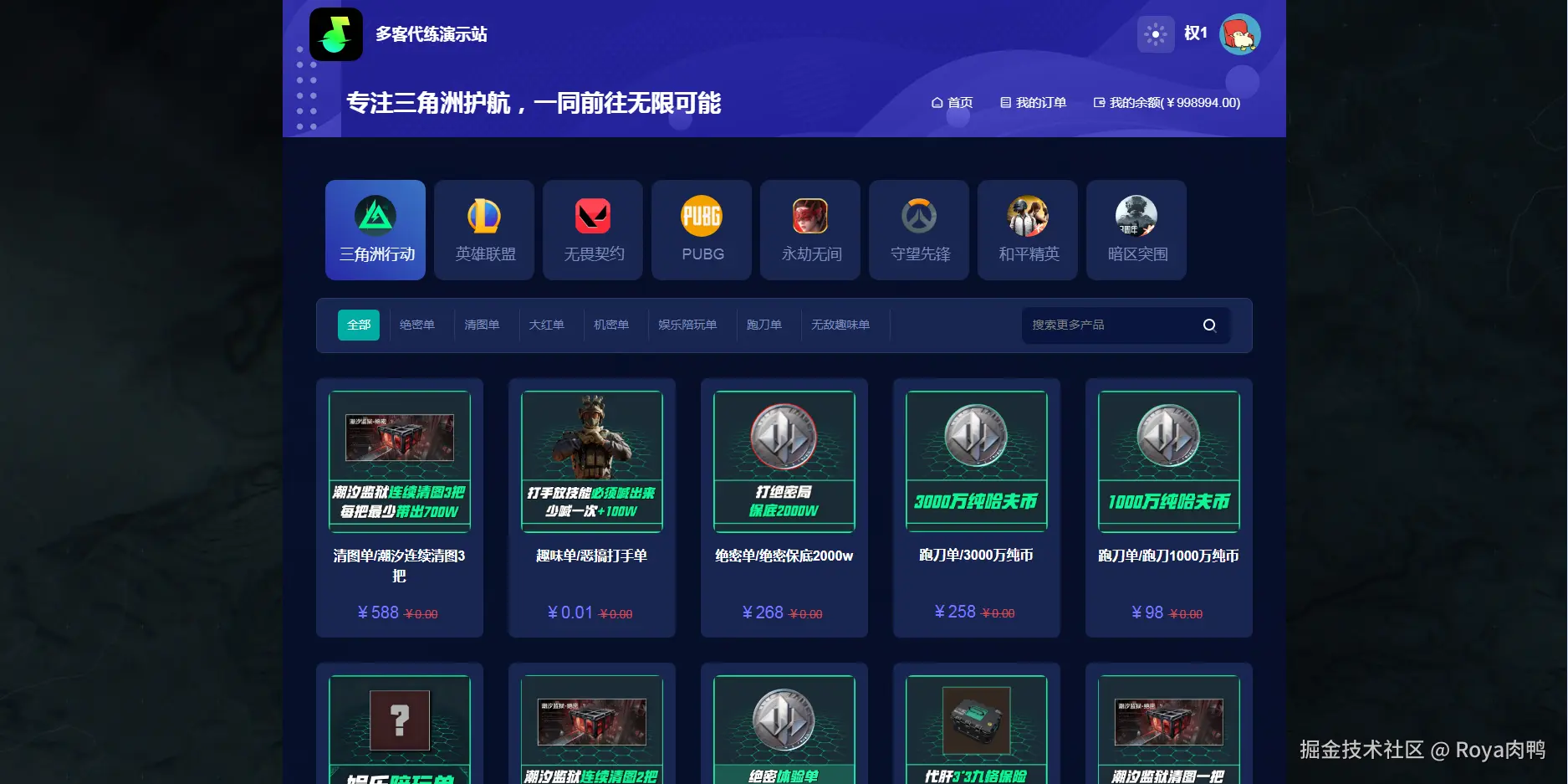Select the 和平精英 game icon
The image size is (1568, 784).
[1027, 230]
